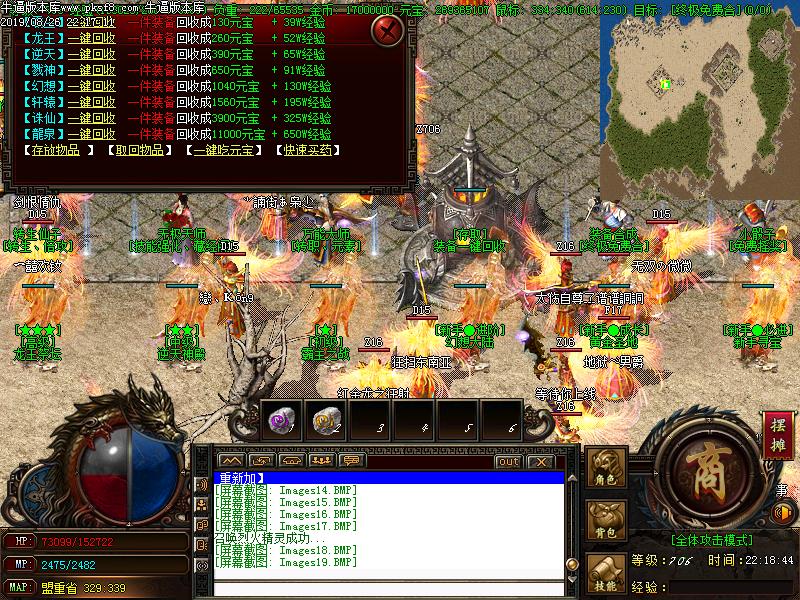Viewport: 800px width, 600px height.
Task: Open the 背包 bag inventory
Action: (x=606, y=521)
